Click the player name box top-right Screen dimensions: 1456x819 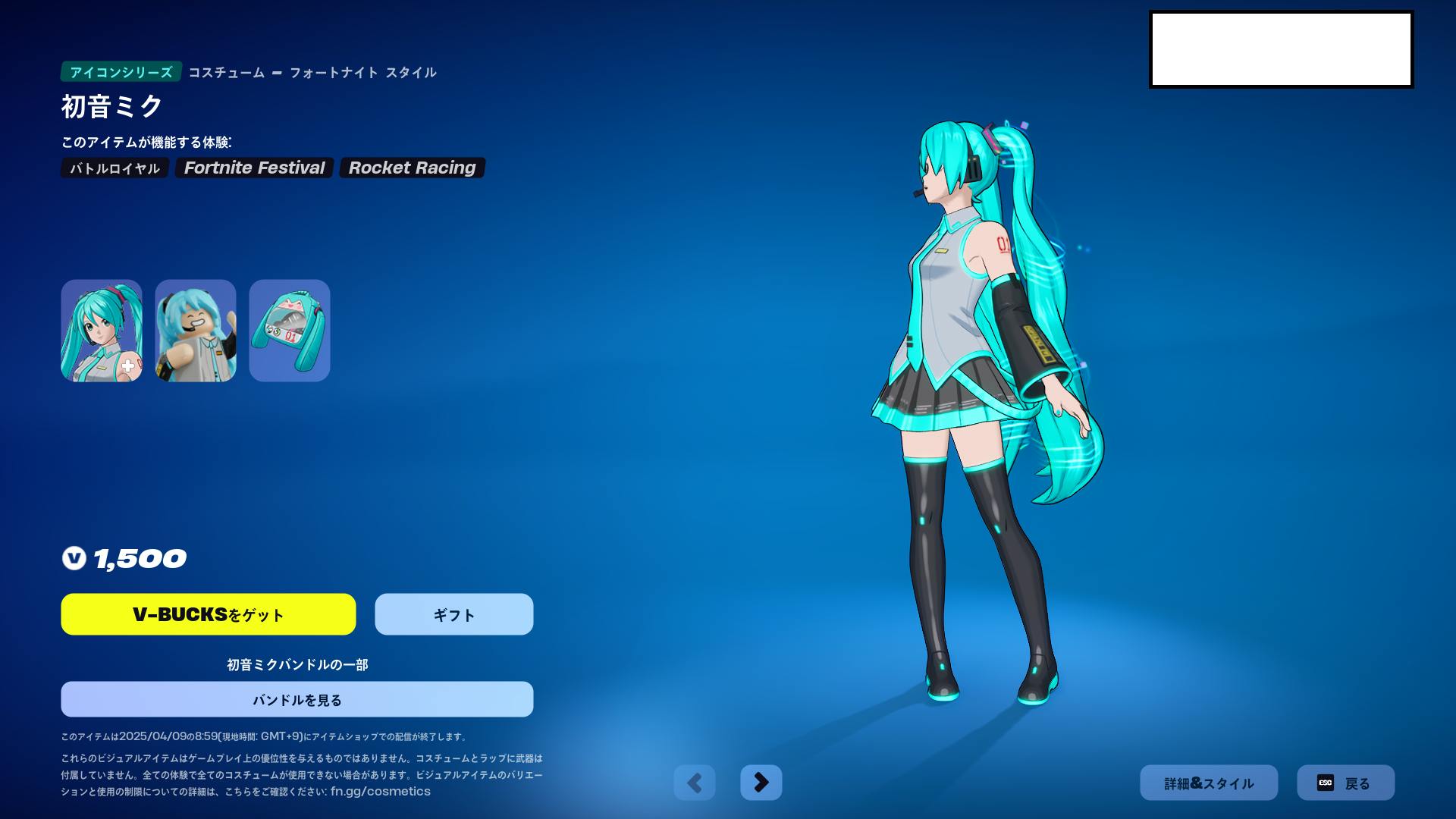click(1282, 48)
